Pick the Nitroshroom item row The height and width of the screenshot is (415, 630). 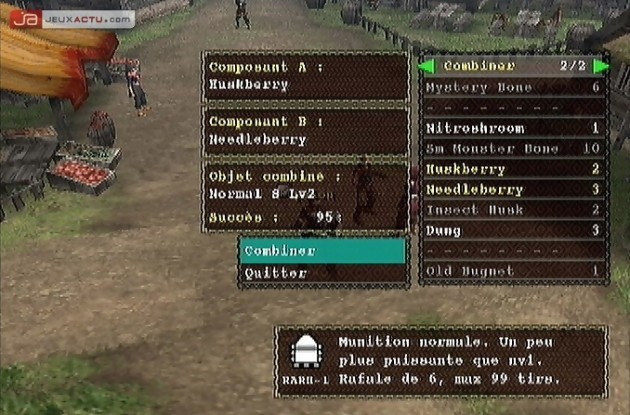pyautogui.click(x=513, y=129)
